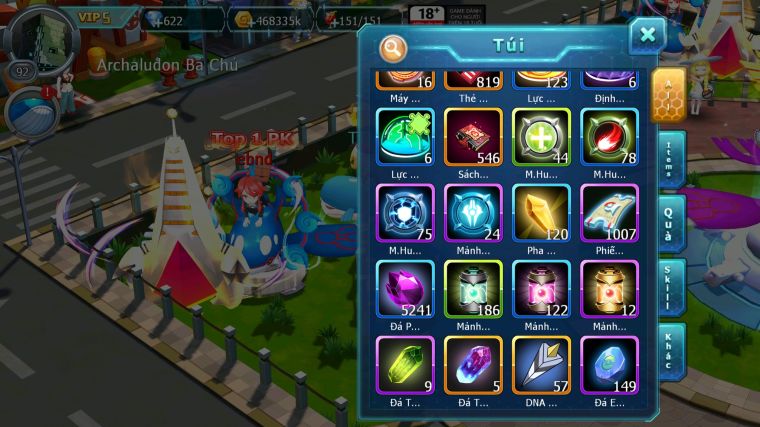Select the red Sách book item (546)
Image resolution: width=760 pixels, height=427 pixels.
click(473, 137)
